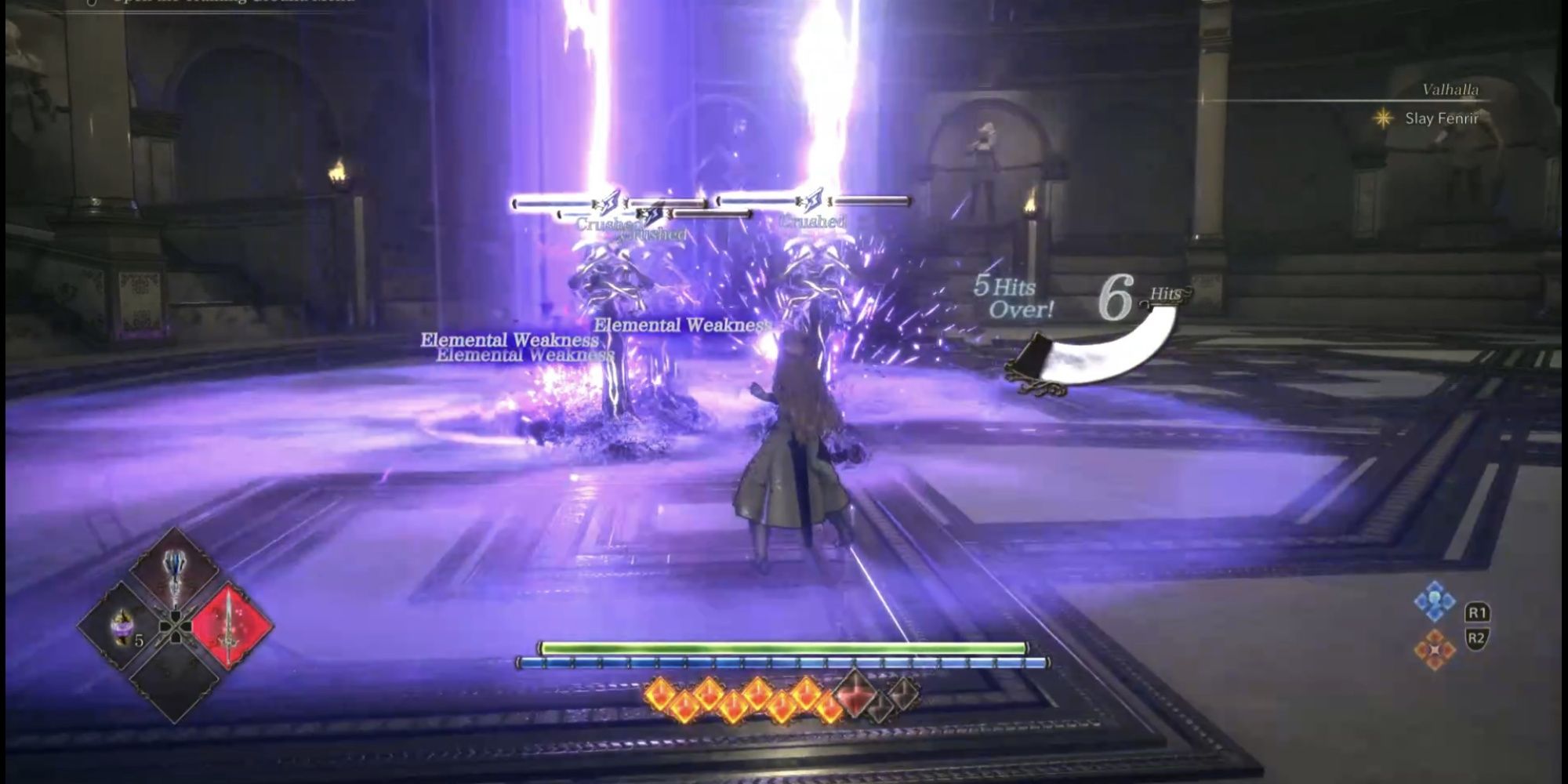Click the R2 button prompt
Image resolution: width=1568 pixels, height=784 pixels.
(1478, 637)
